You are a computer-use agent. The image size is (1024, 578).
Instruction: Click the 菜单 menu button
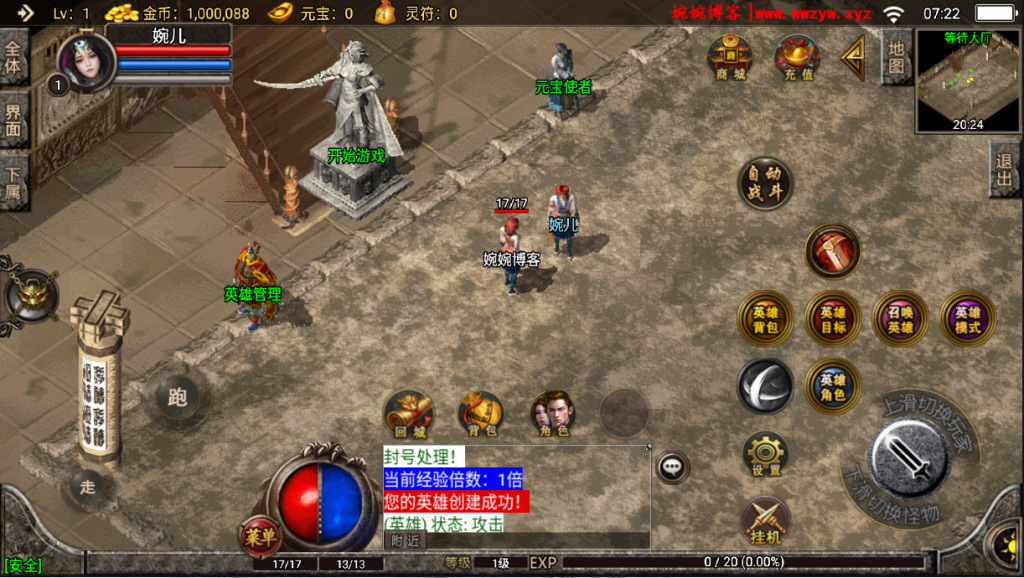pyautogui.click(x=260, y=537)
